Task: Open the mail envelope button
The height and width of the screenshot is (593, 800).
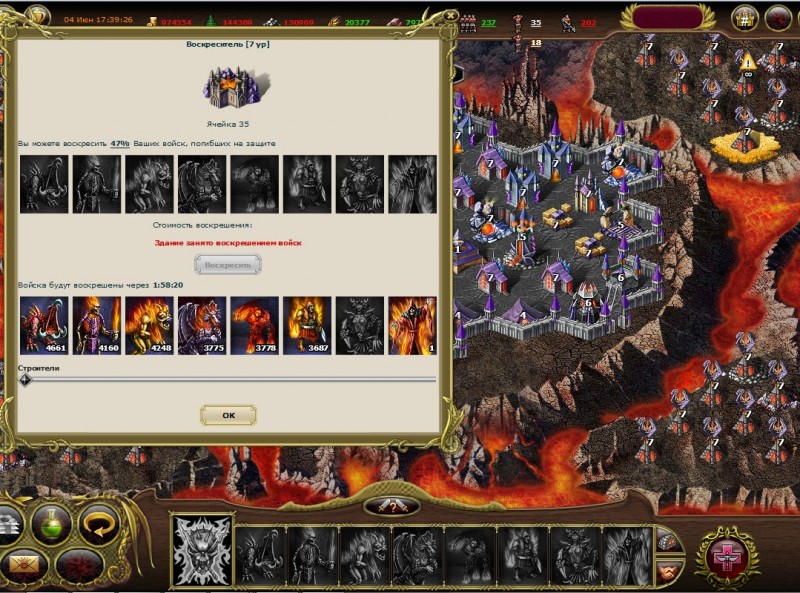Action: click(24, 568)
